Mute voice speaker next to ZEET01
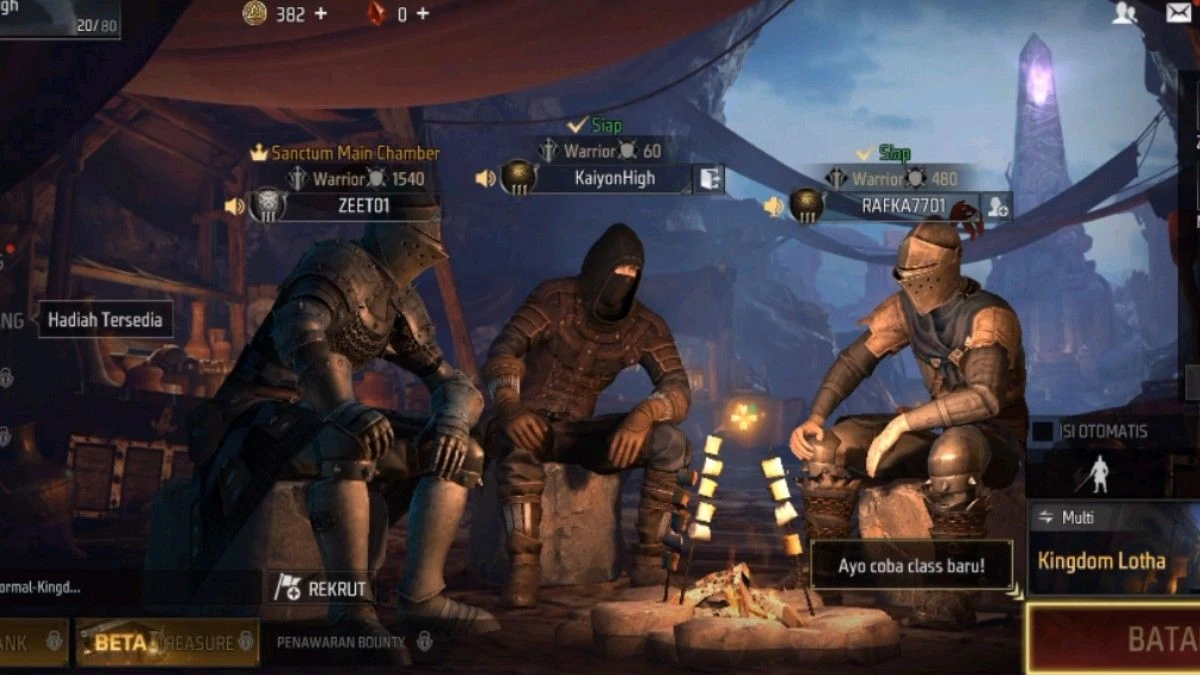Image resolution: width=1200 pixels, height=675 pixels. (234, 207)
